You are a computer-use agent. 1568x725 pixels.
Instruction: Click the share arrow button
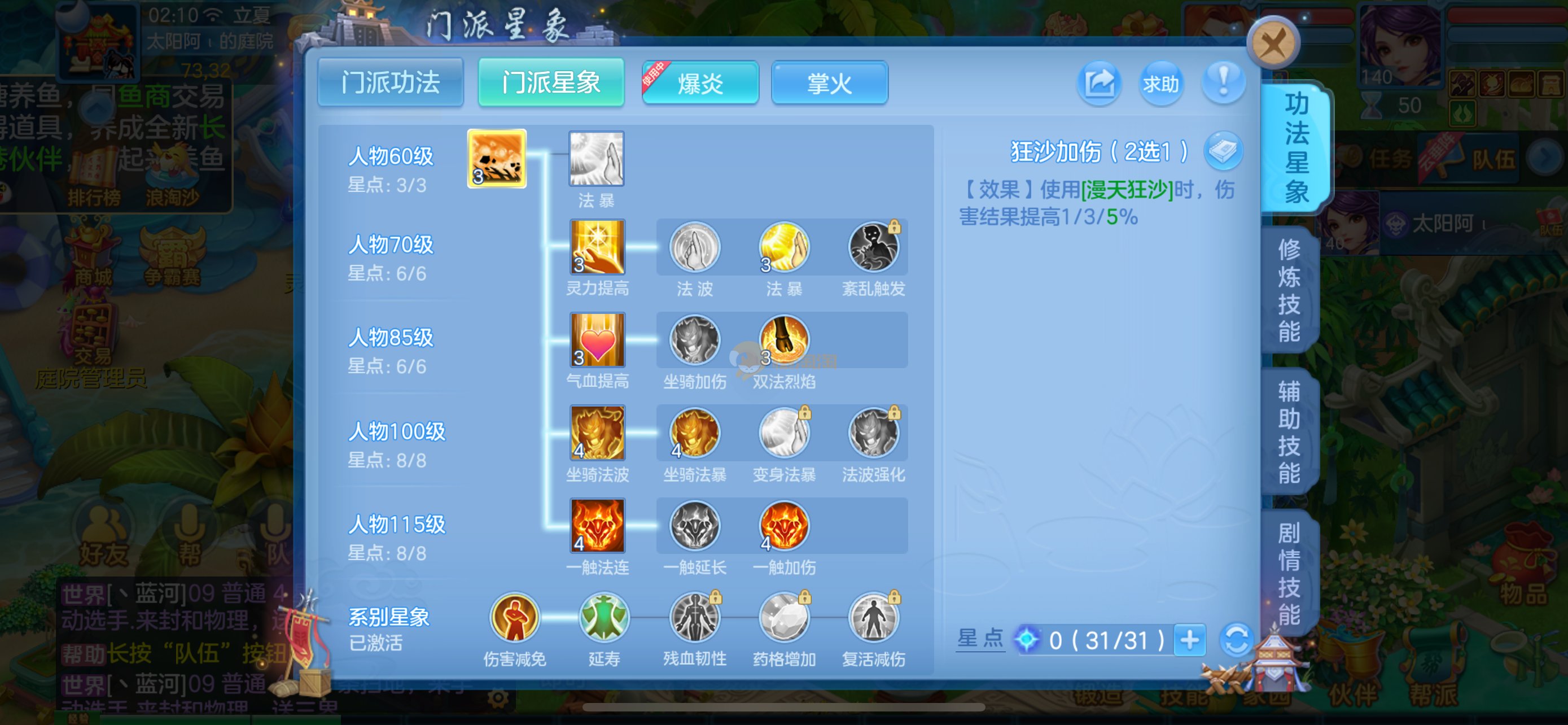tap(1099, 83)
